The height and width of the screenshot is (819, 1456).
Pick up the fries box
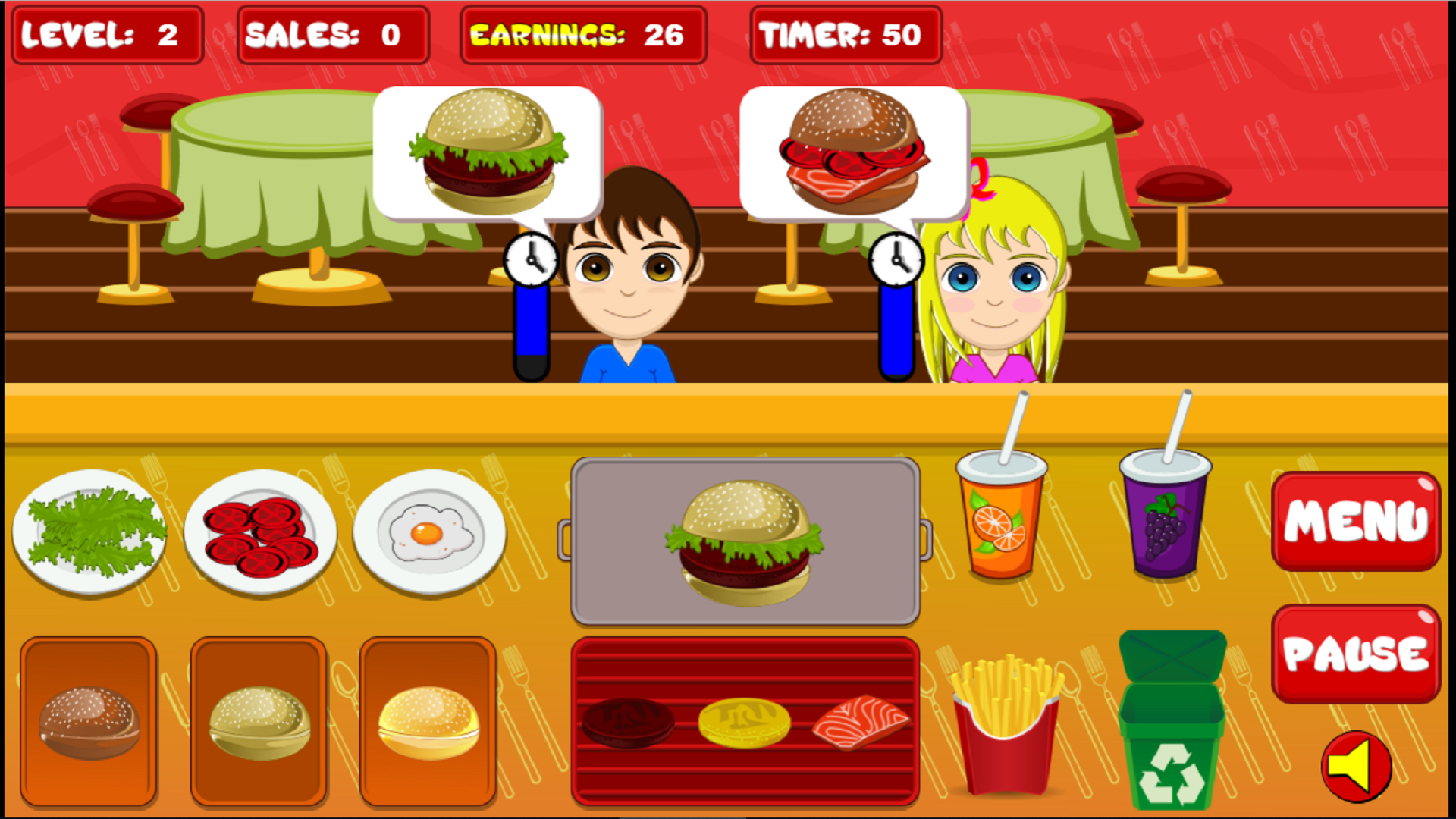click(x=1005, y=728)
